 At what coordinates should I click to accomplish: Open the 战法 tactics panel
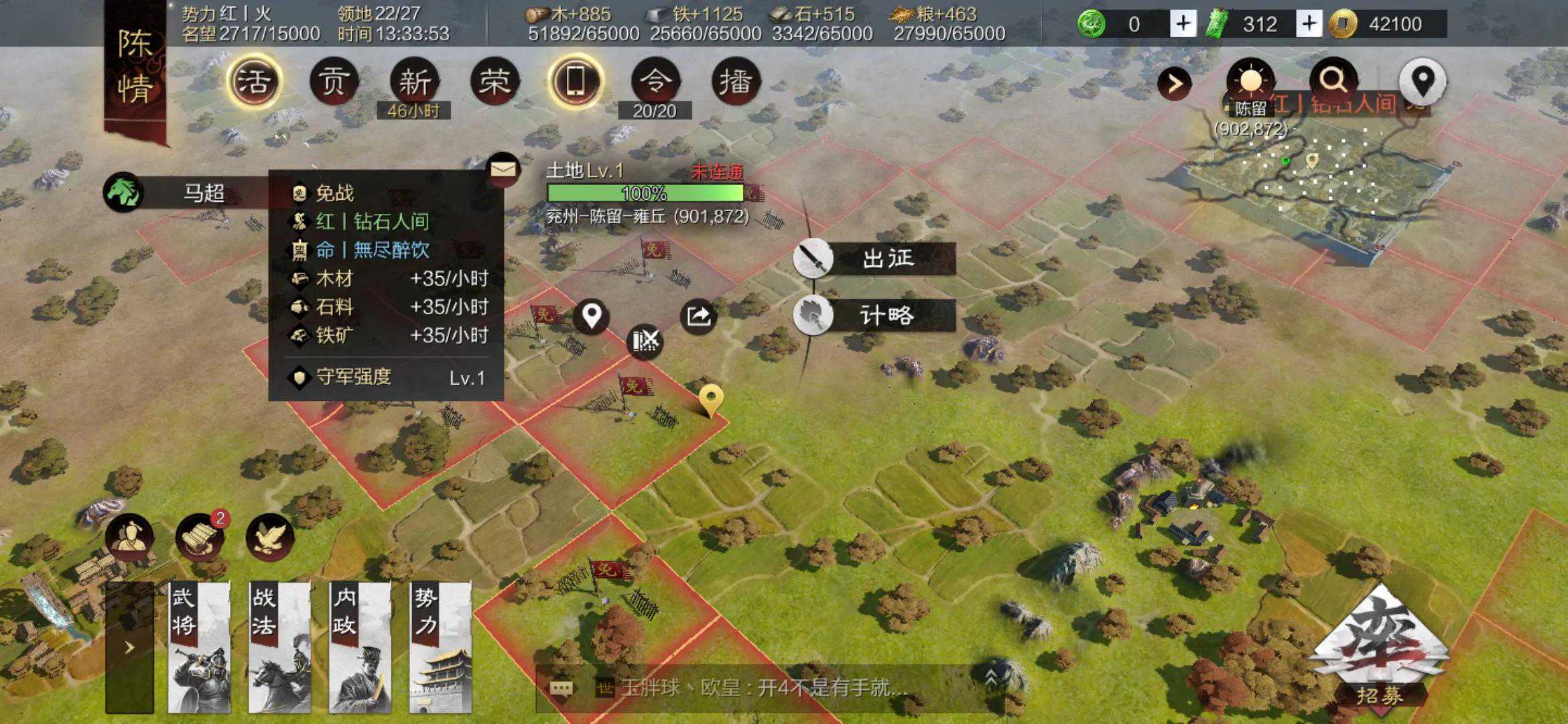coord(279,647)
